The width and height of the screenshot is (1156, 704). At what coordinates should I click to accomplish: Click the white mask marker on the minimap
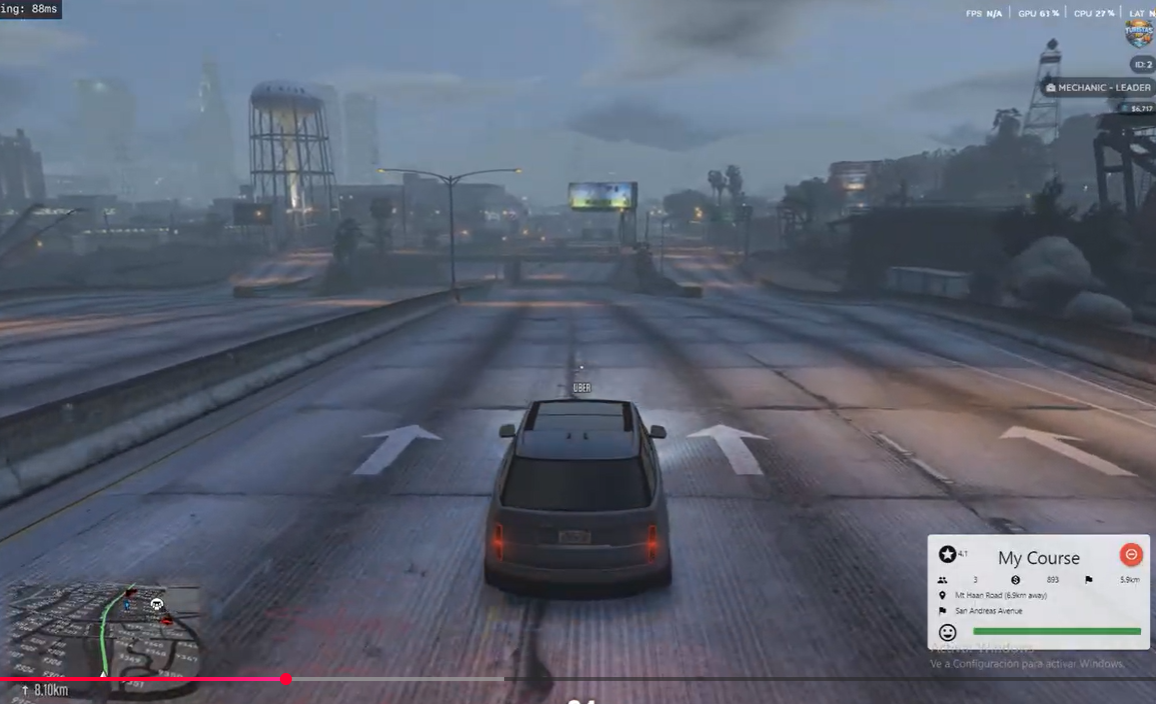157,604
